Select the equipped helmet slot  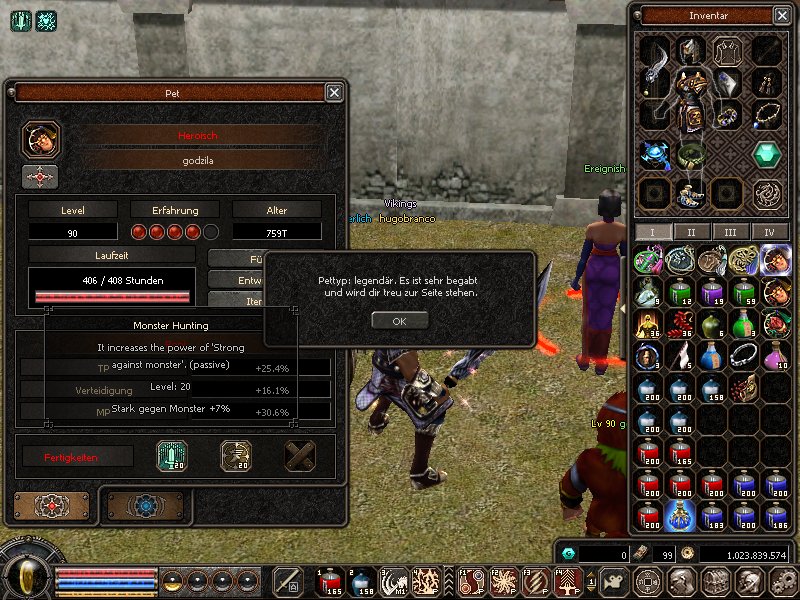pyautogui.click(x=690, y=51)
